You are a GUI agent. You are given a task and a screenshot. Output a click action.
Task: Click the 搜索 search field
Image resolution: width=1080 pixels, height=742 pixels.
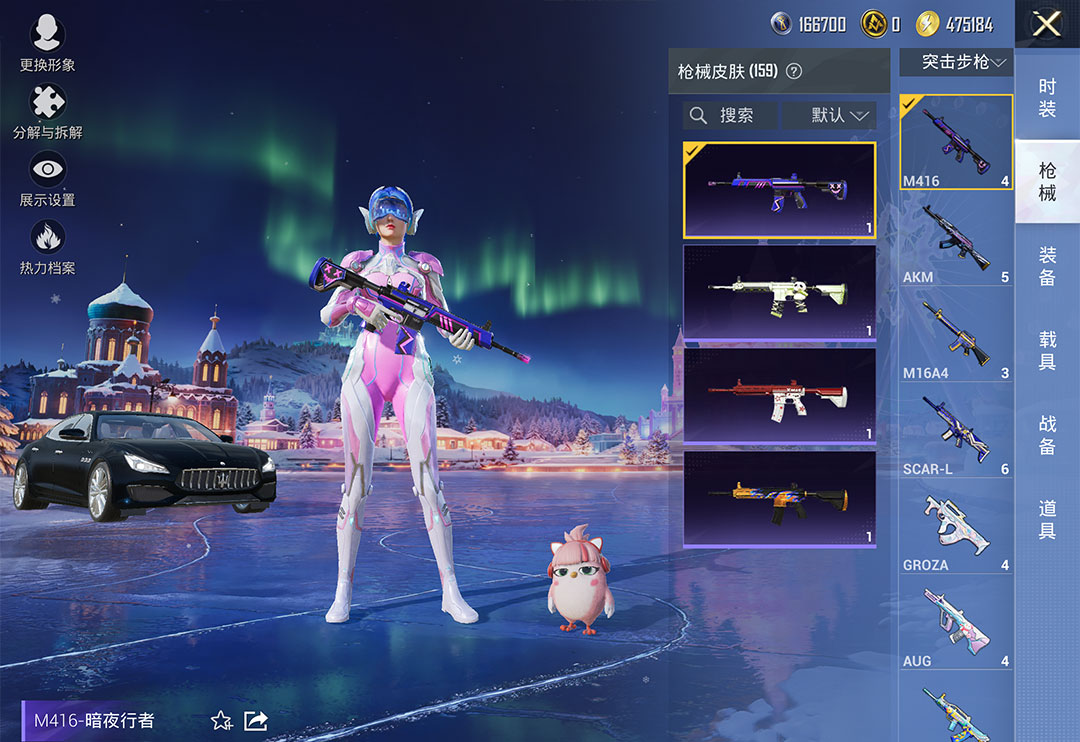pos(730,115)
